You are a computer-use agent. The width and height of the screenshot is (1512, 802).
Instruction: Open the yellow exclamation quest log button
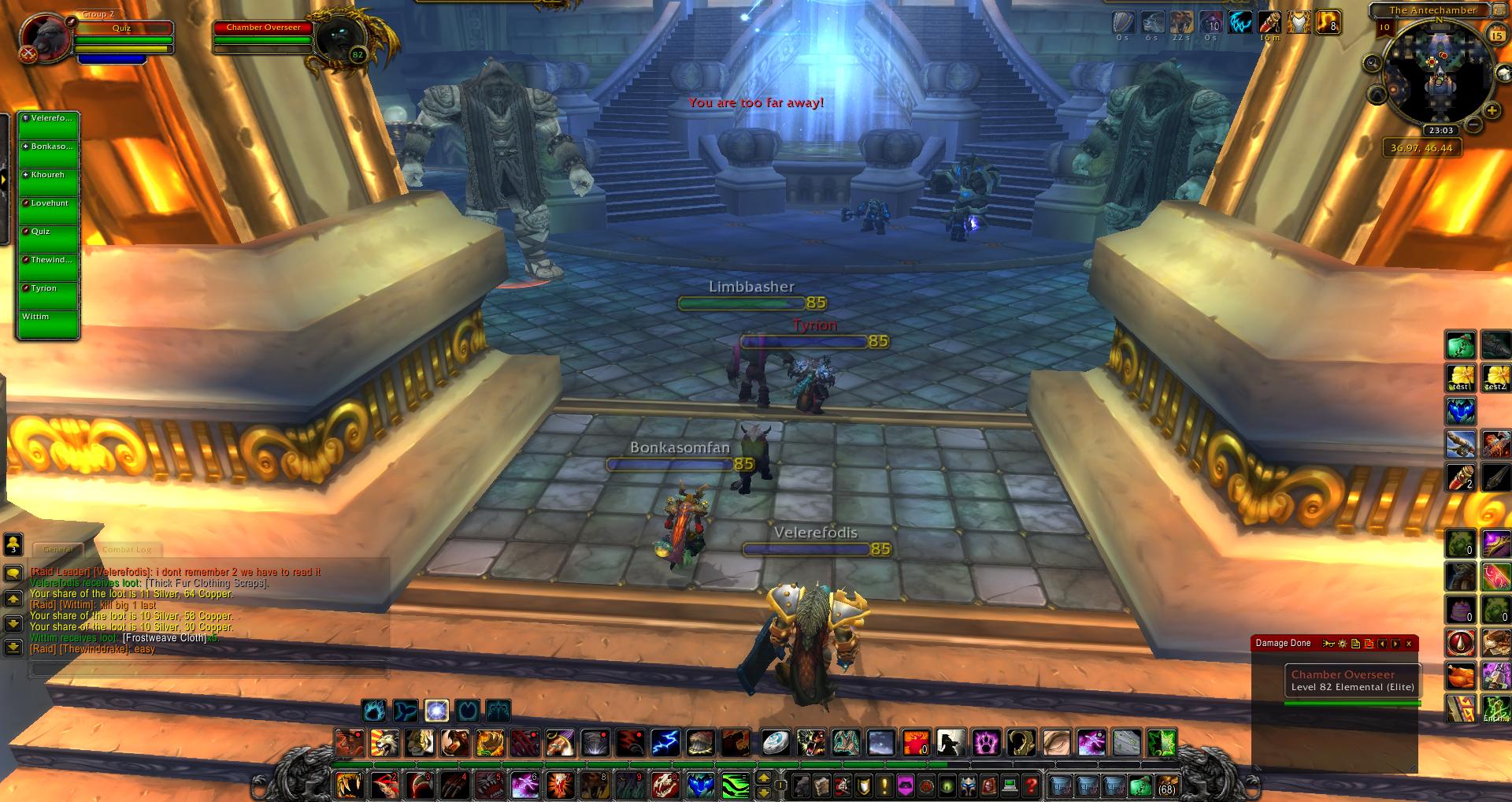pyautogui.click(x=884, y=785)
